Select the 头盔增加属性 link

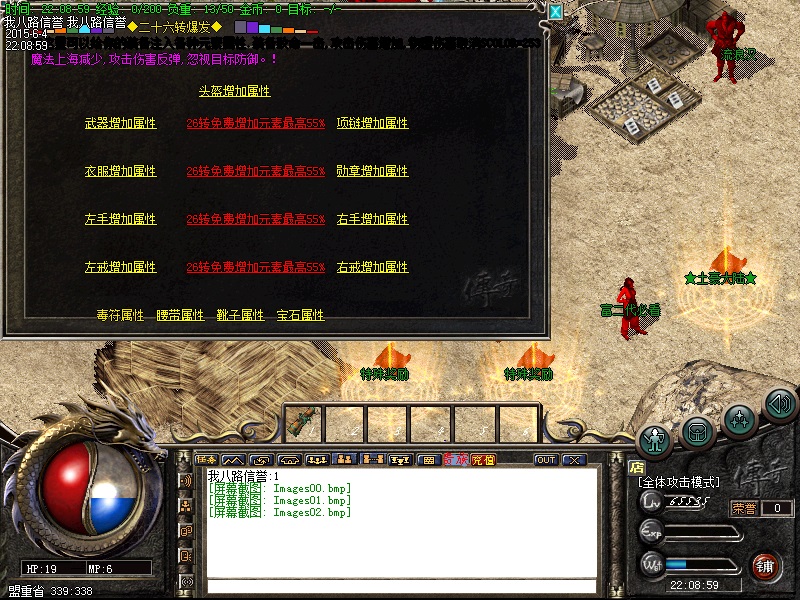tap(234, 91)
